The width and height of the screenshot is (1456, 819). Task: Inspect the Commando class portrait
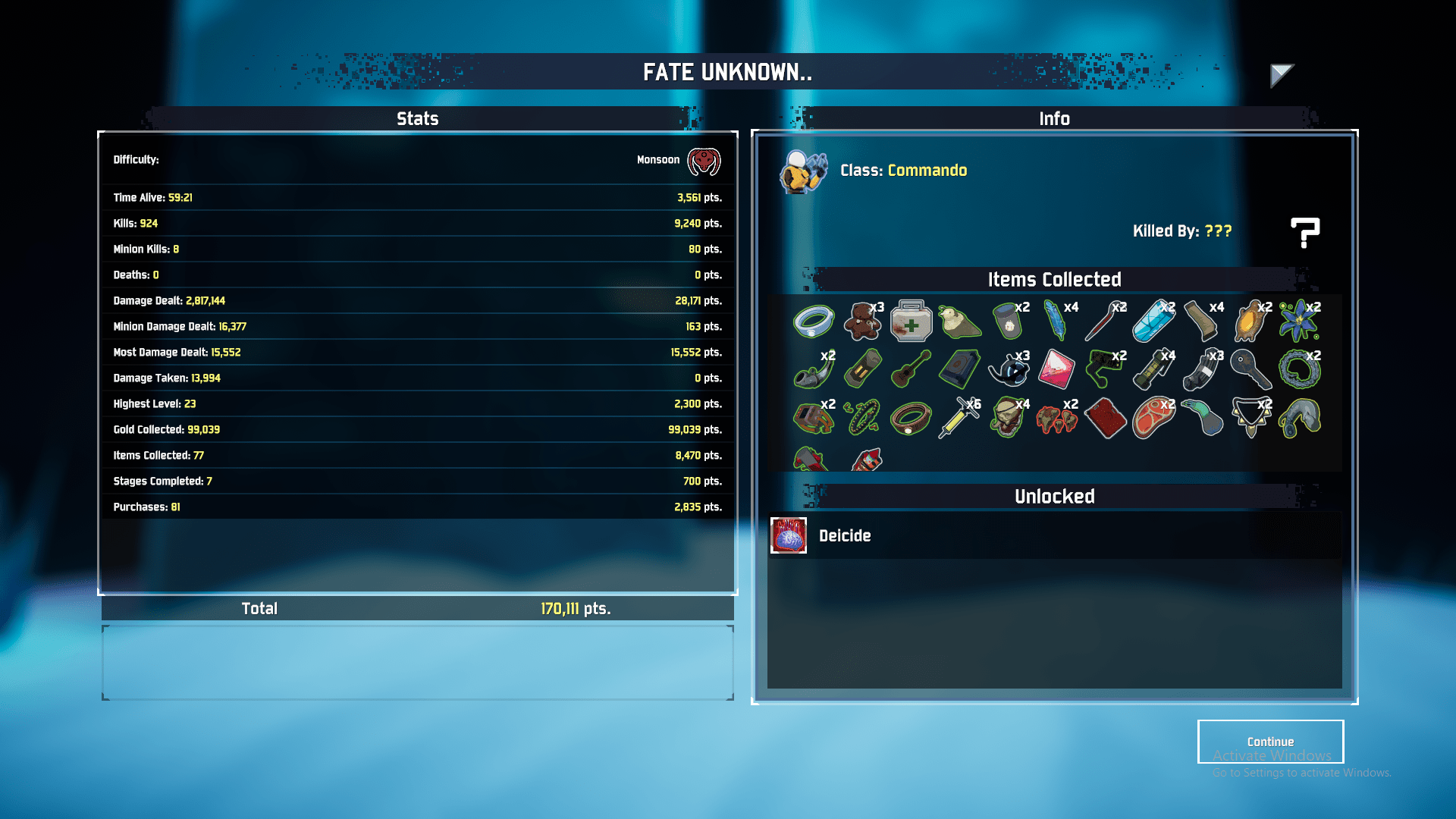pos(803,171)
